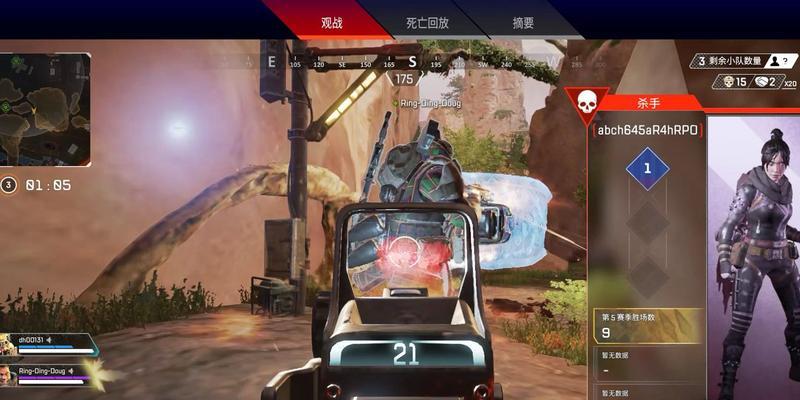
Task: Switch to the 观战 spectate tab
Action: [332, 22]
